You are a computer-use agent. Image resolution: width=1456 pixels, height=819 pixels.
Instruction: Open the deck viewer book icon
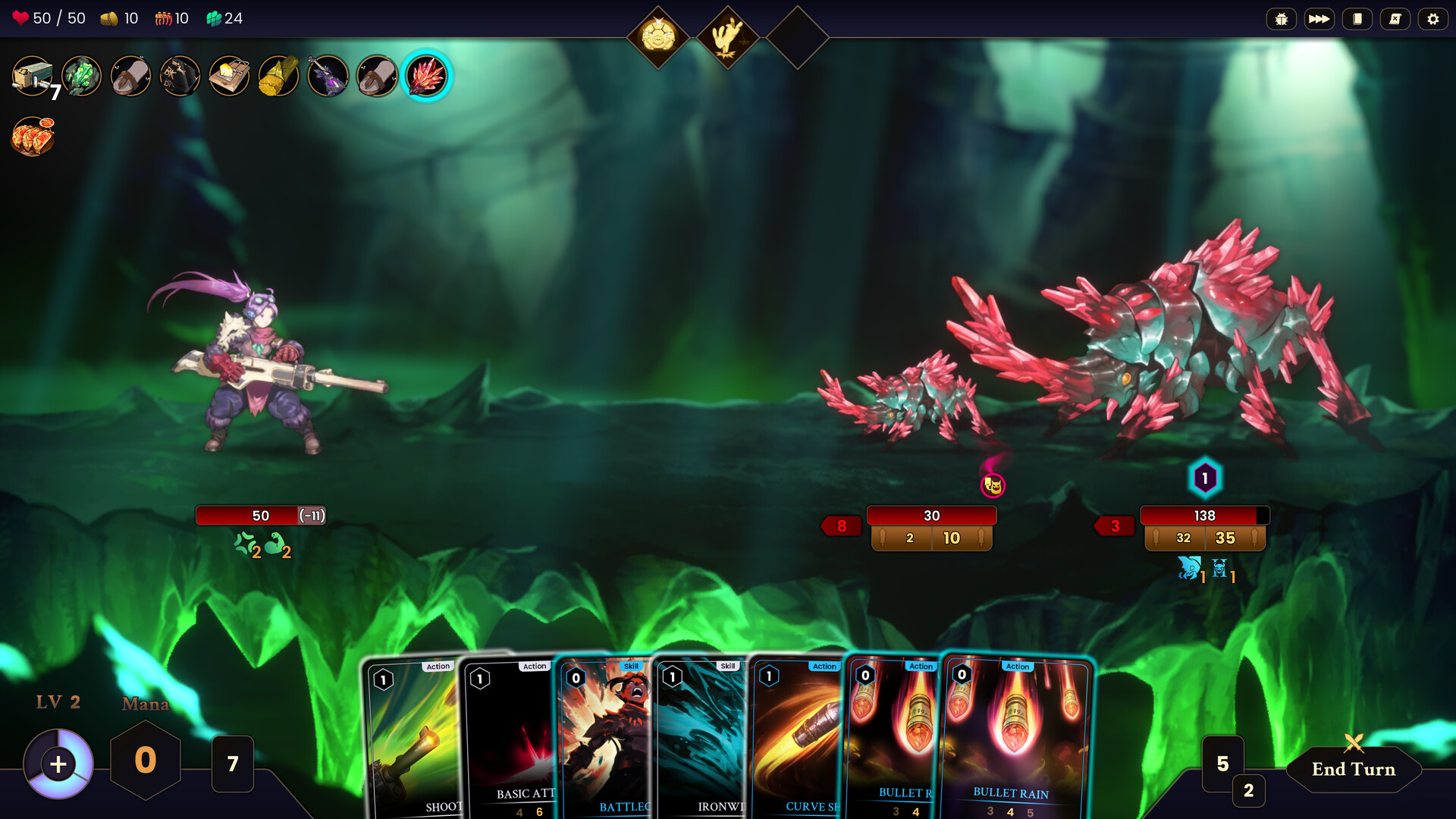tap(1357, 19)
